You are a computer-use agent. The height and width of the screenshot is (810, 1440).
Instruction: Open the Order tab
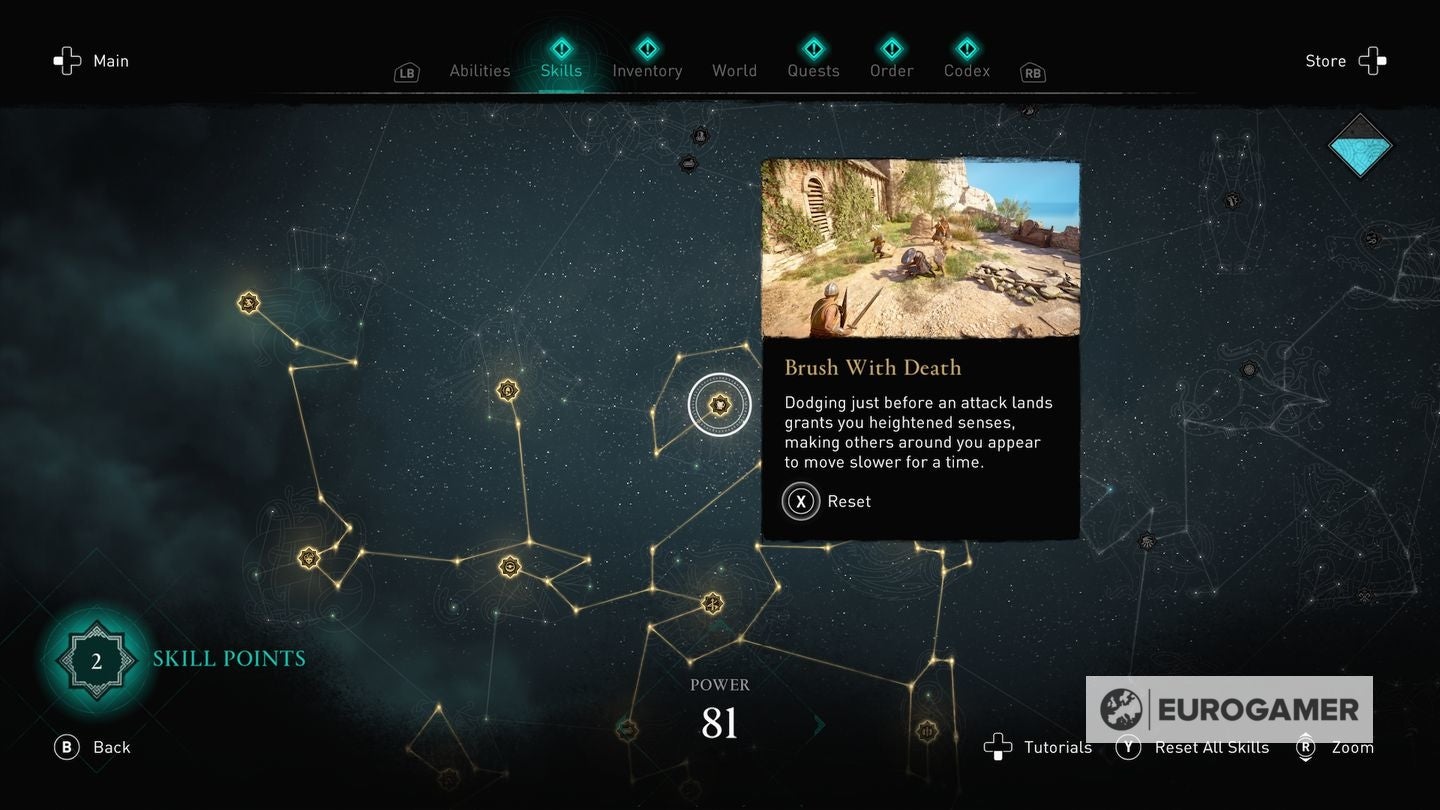[891, 71]
